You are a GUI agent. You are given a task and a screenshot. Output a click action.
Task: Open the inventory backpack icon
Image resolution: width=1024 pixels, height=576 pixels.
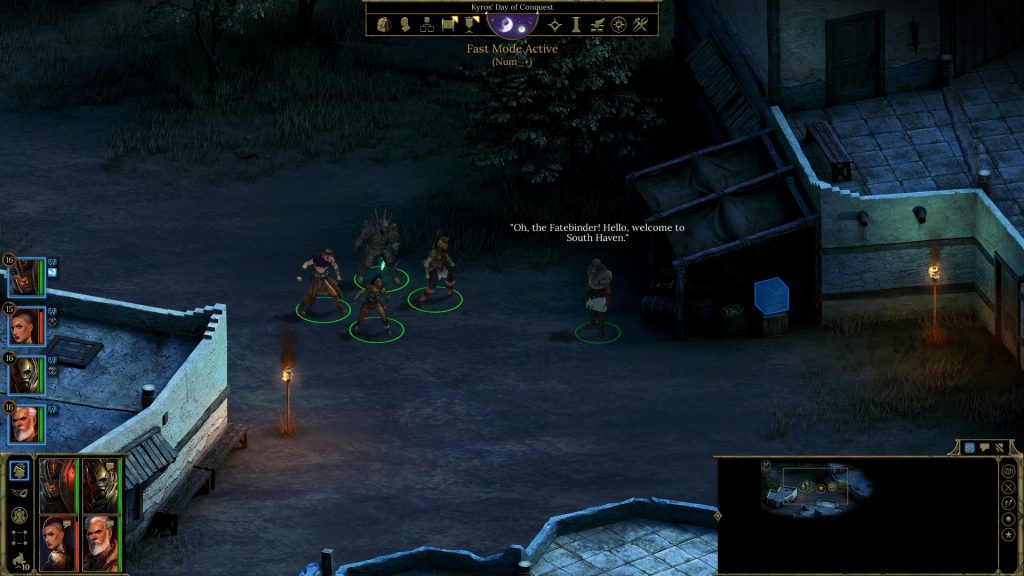coord(386,25)
